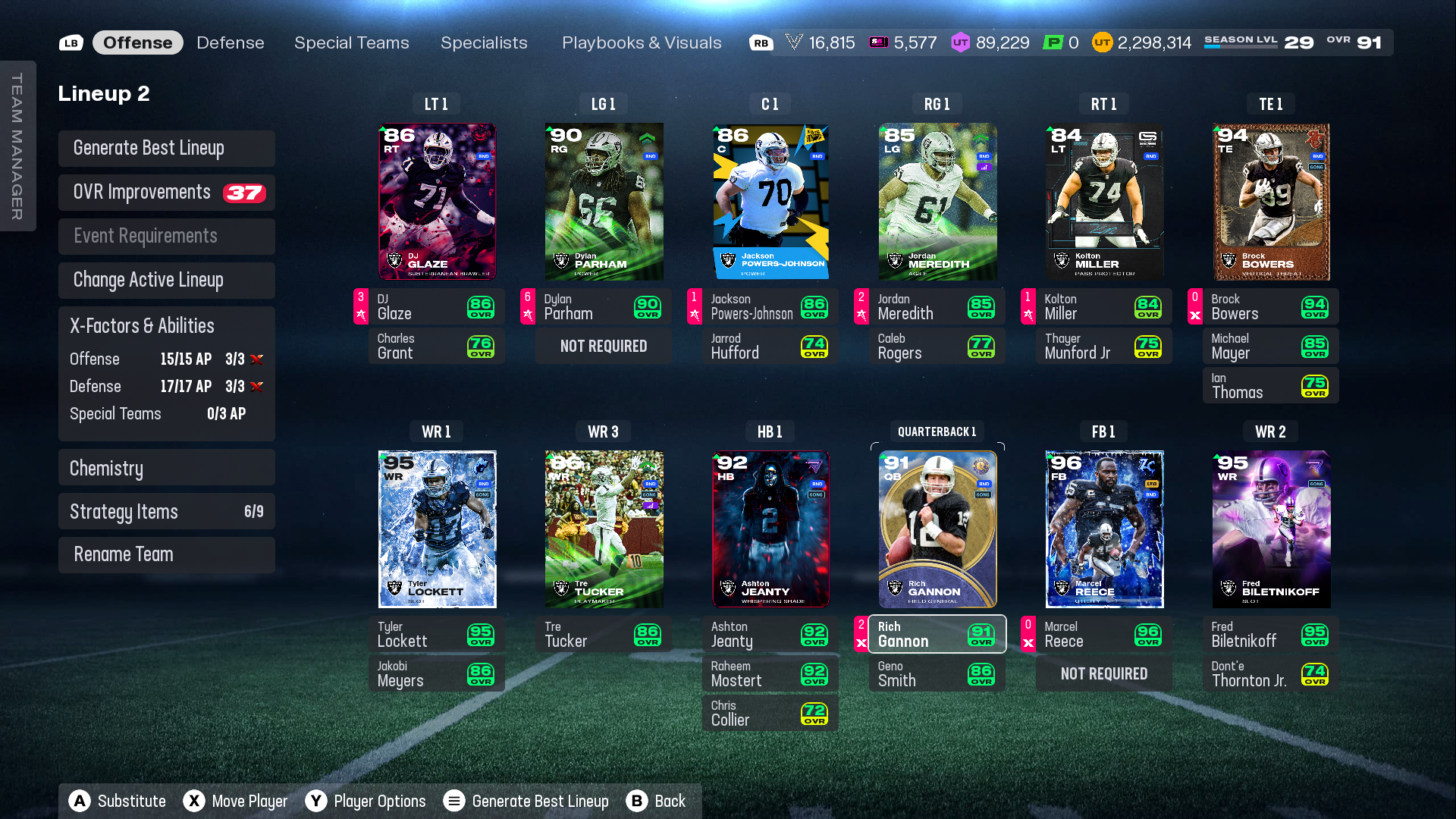Viewport: 1456px width, 819px height.
Task: Select Rename Team option
Action: click(167, 554)
